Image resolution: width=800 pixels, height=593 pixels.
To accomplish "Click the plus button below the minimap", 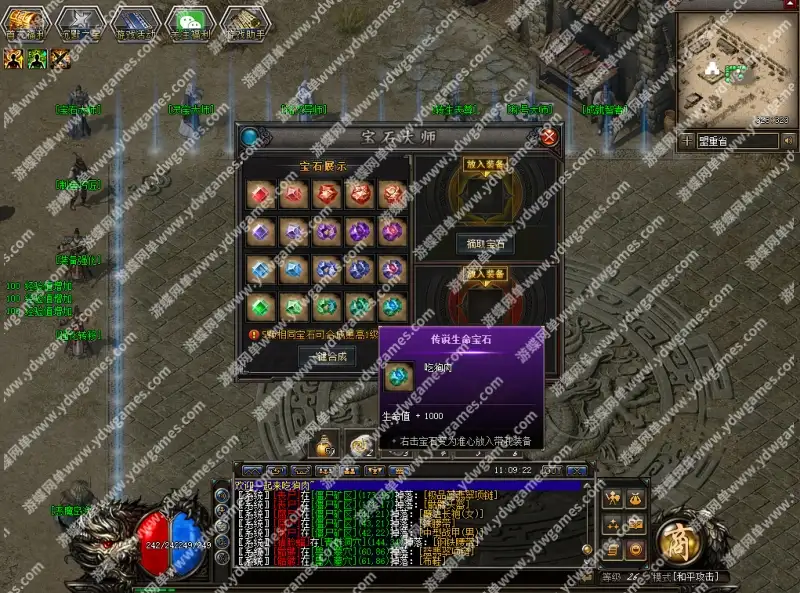I will (x=687, y=141).
